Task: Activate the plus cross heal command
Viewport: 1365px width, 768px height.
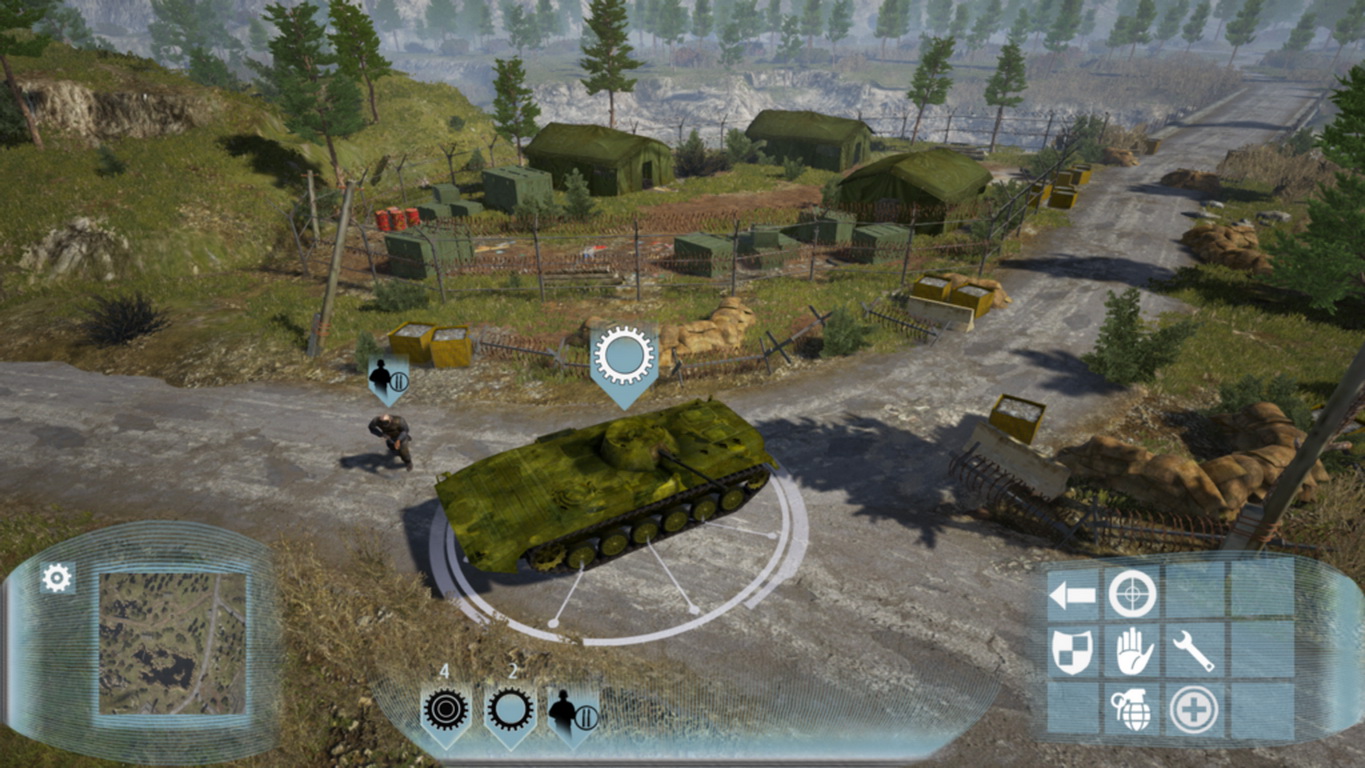Action: 1193,709
